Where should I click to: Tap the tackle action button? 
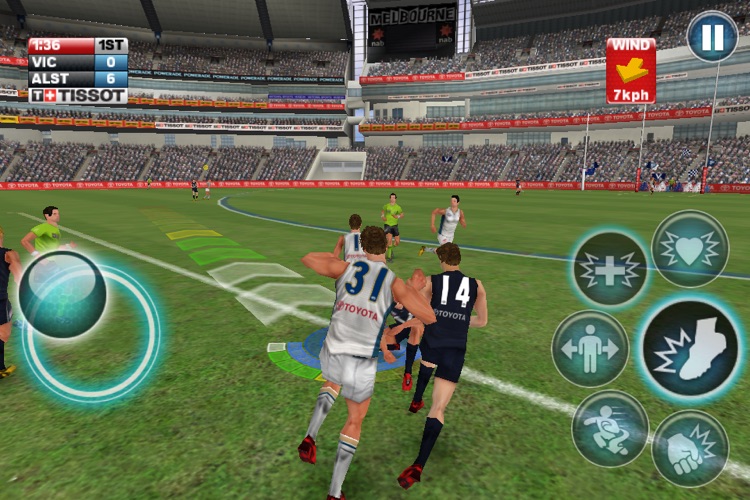click(610, 428)
